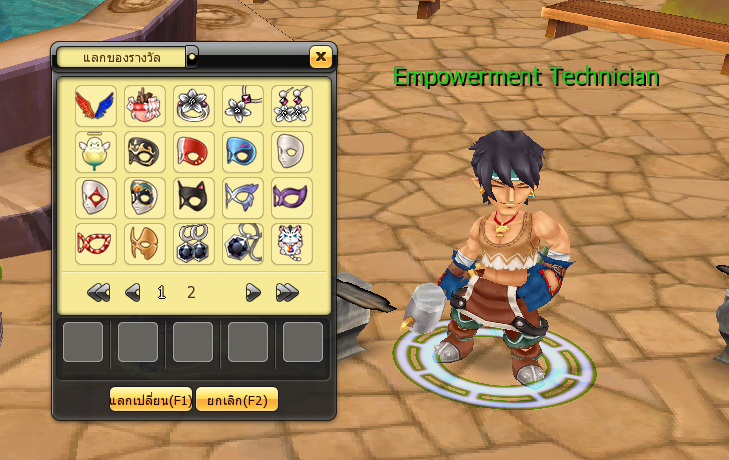Go to the previous reward page arrow
Viewport: 729px width, 460px height.
click(x=132, y=293)
